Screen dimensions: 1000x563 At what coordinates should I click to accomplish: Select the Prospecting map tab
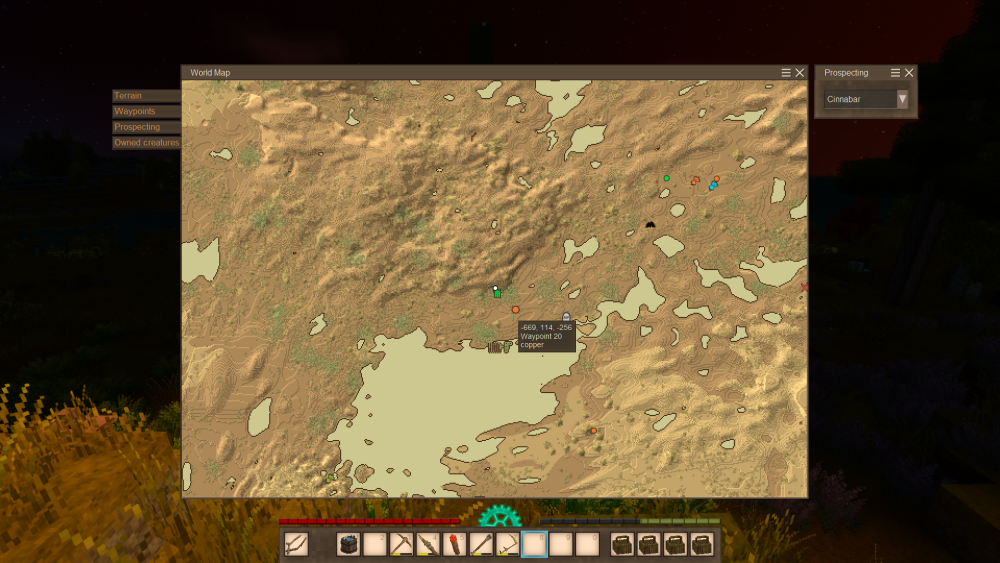[x=146, y=127]
